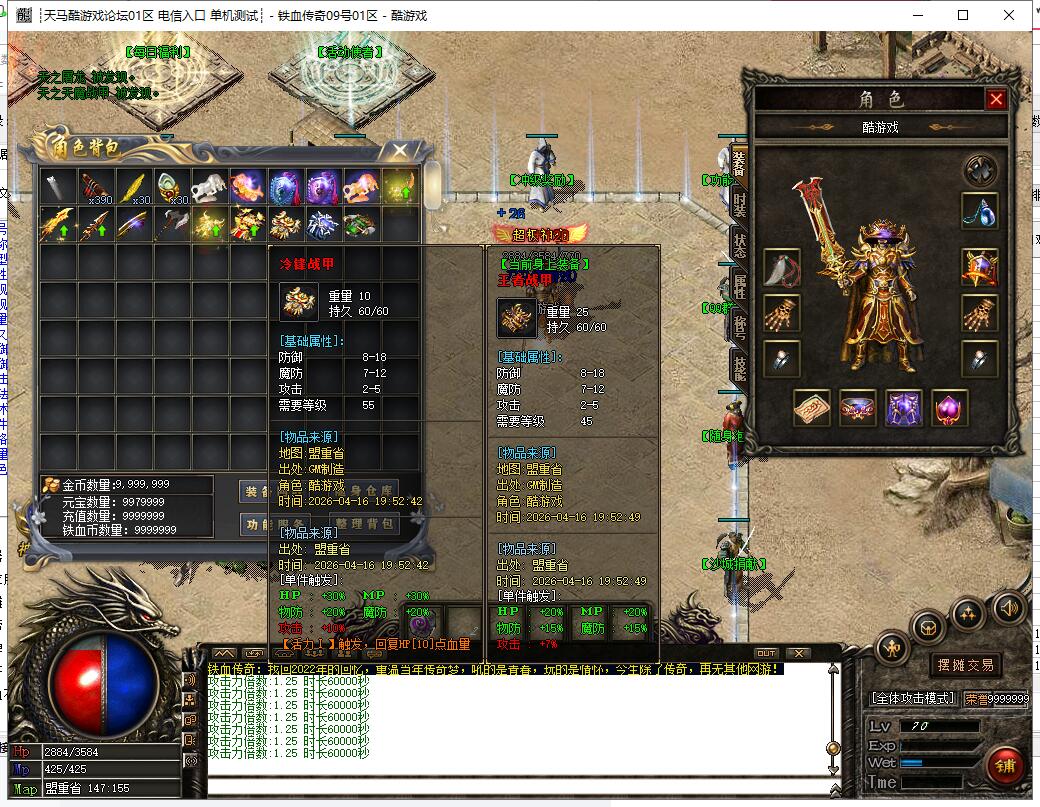Select the golden feather stack in bag
The image size is (1040, 807).
(132, 186)
